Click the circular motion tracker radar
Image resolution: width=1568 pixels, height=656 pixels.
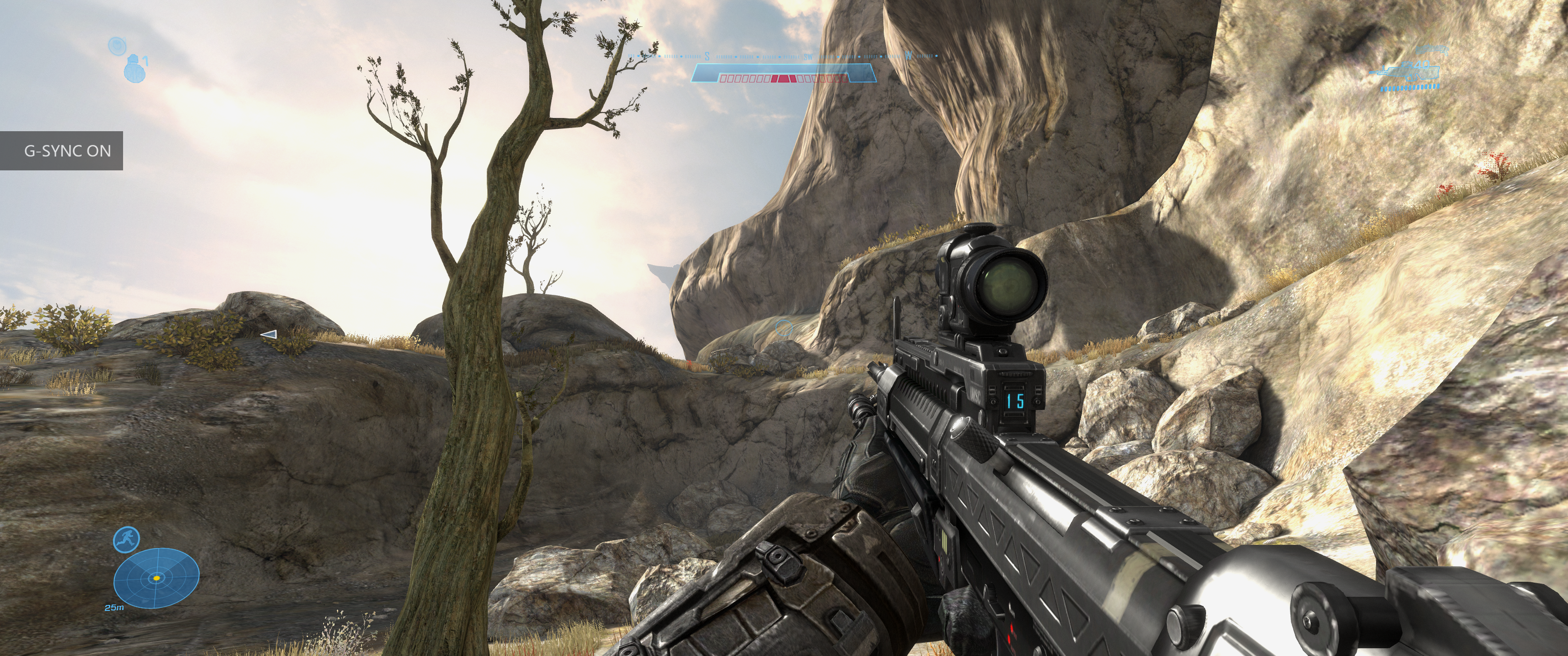(x=156, y=578)
